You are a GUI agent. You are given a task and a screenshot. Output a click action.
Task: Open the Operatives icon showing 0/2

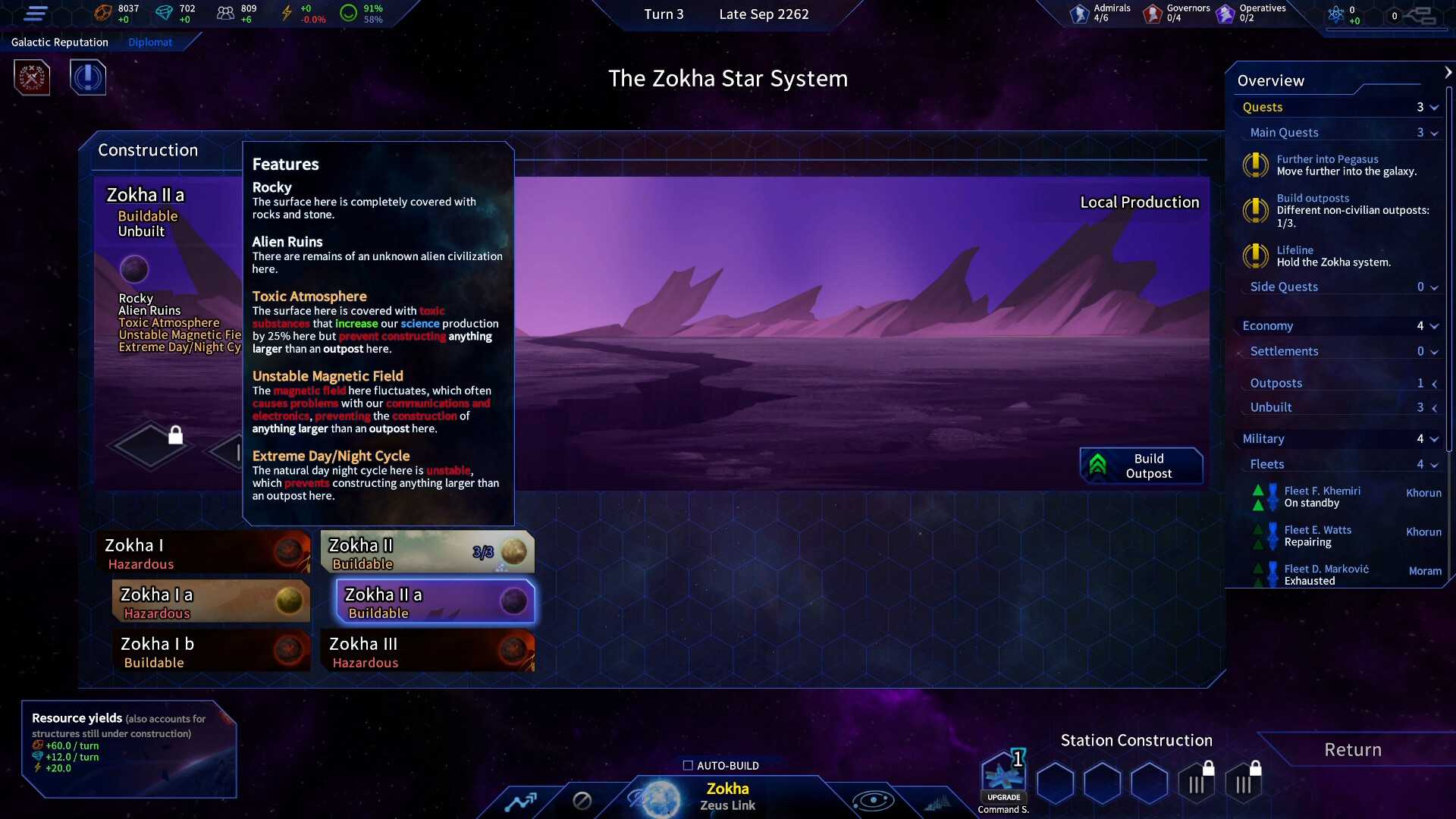(x=1225, y=13)
